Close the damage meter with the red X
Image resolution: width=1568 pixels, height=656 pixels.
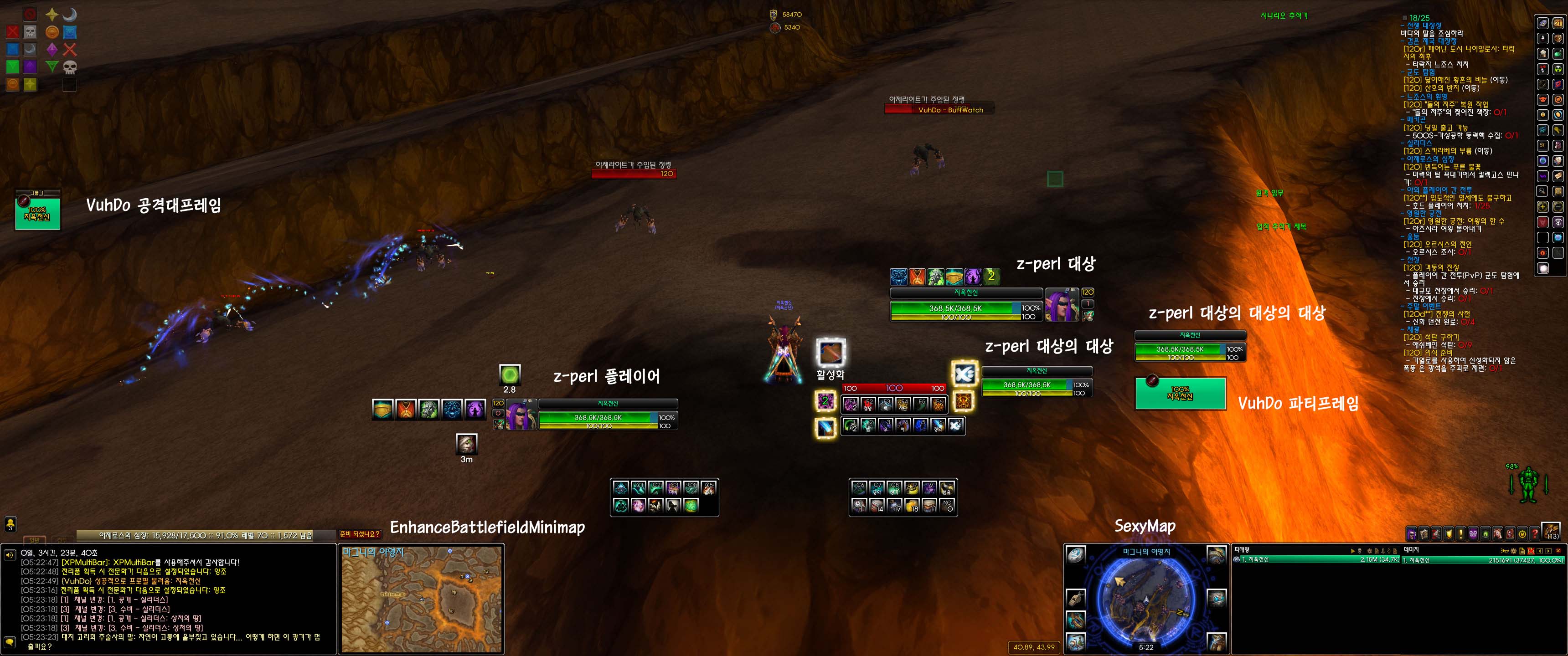click(x=1558, y=551)
